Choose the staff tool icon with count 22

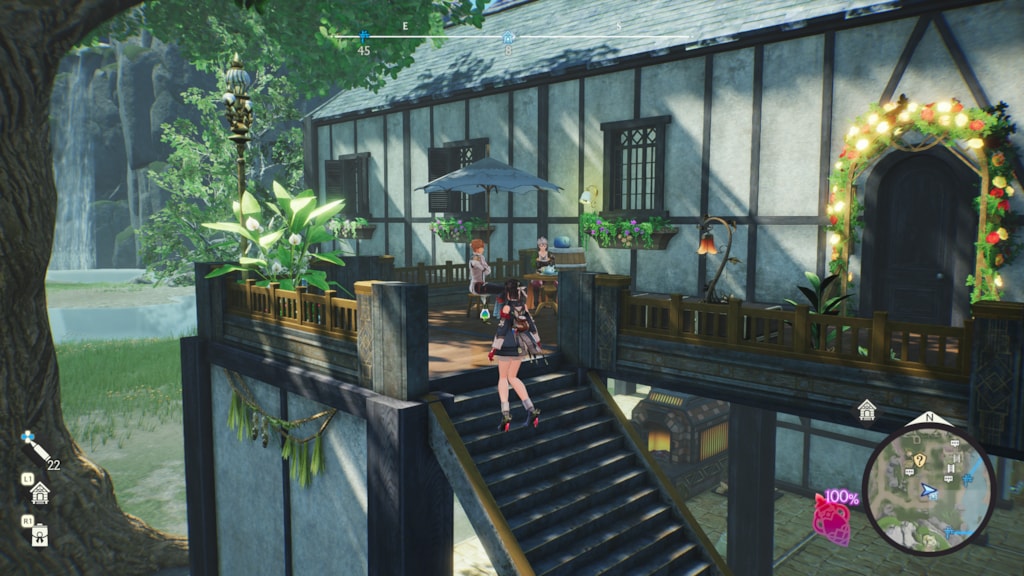(x=35, y=446)
